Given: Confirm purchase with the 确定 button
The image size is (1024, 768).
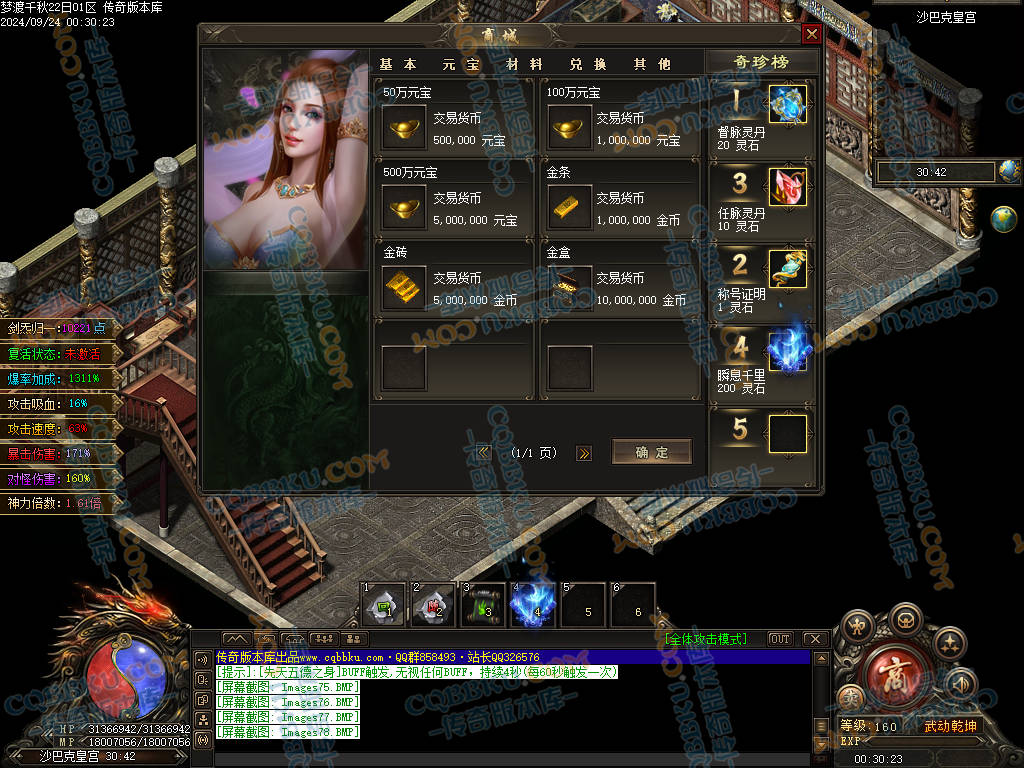Looking at the screenshot, I should coord(651,452).
